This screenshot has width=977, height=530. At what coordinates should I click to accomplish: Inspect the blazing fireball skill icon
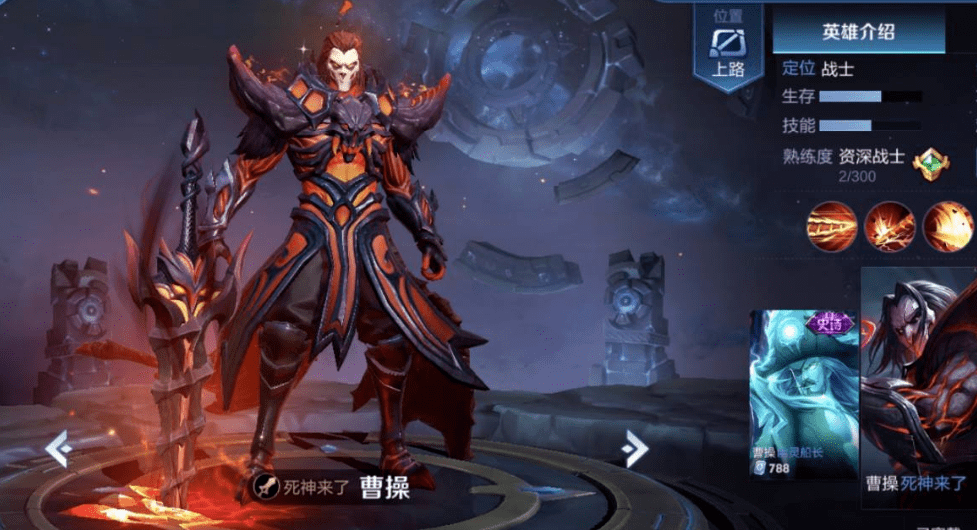coord(947,226)
